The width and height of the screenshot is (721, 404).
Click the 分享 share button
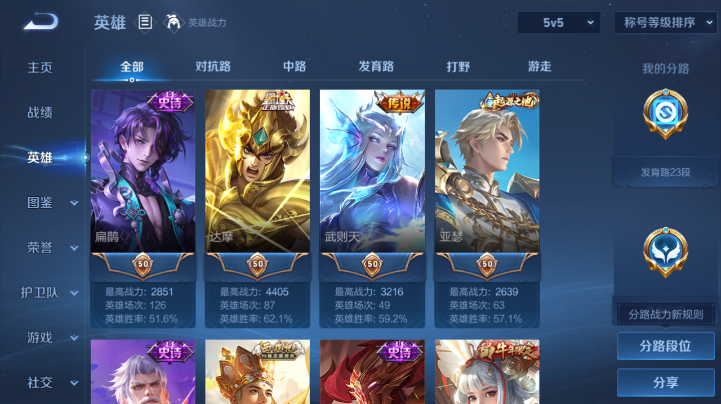tap(666, 382)
